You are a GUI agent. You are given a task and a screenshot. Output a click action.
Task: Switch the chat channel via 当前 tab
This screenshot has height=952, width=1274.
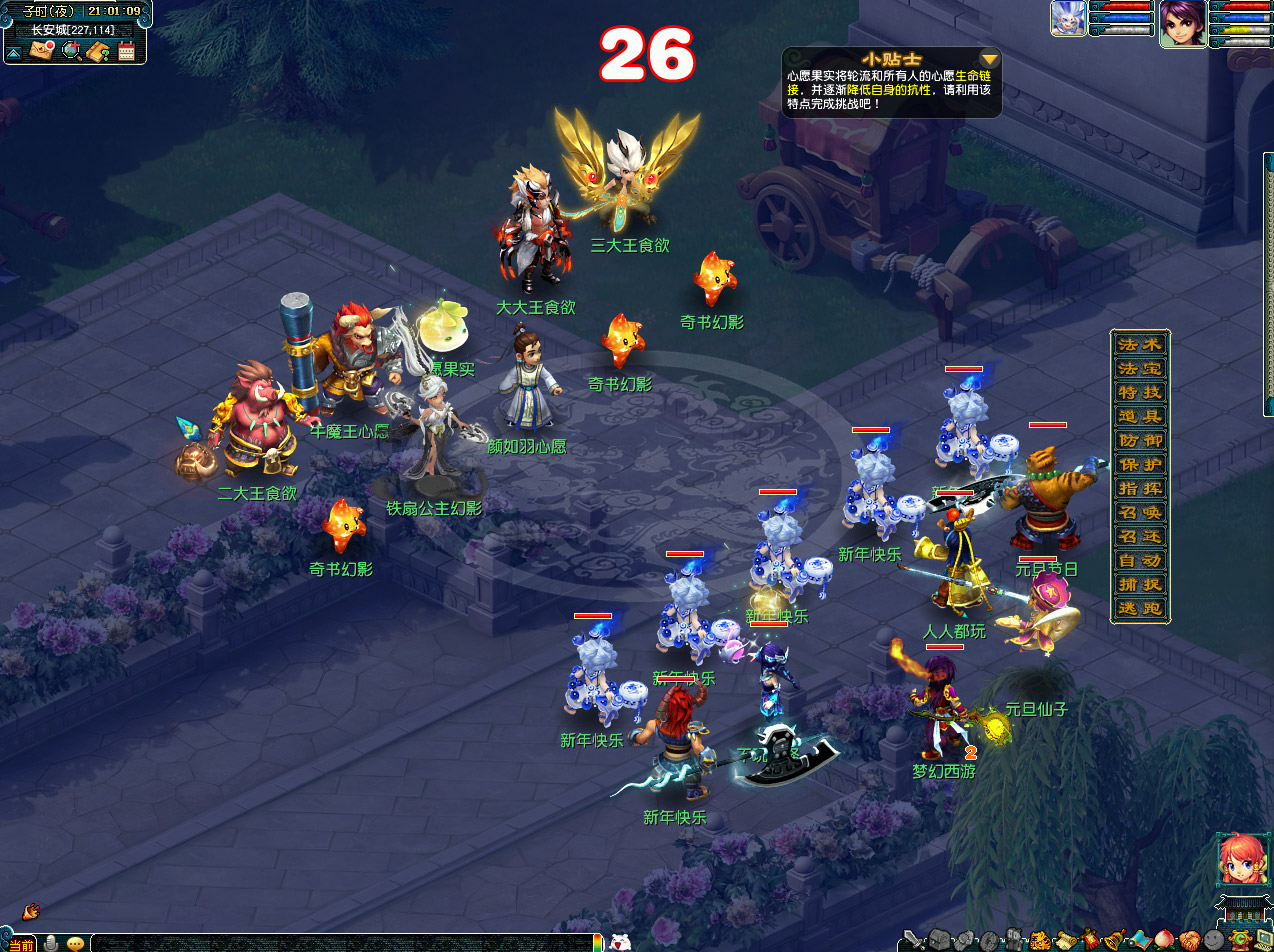point(21,943)
